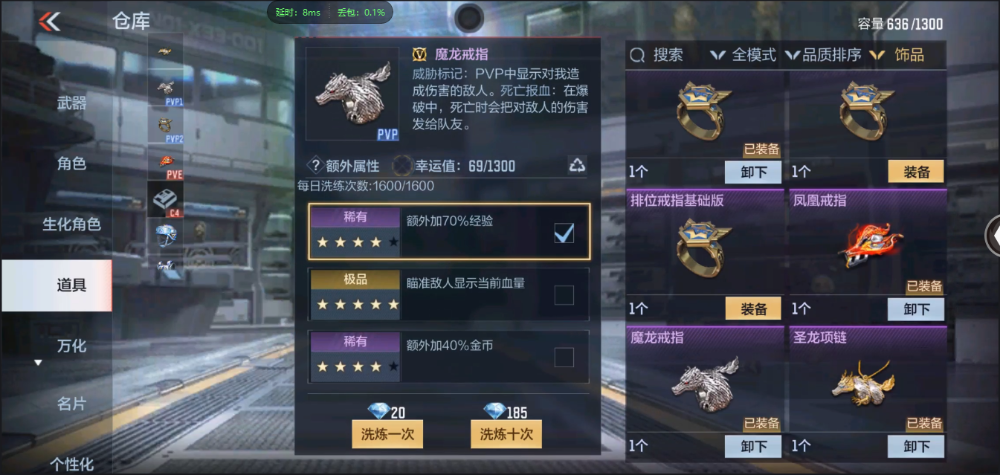The image size is (1000, 475).
Task: Tick the 额外加40%金币 checkbox
Action: click(x=564, y=357)
